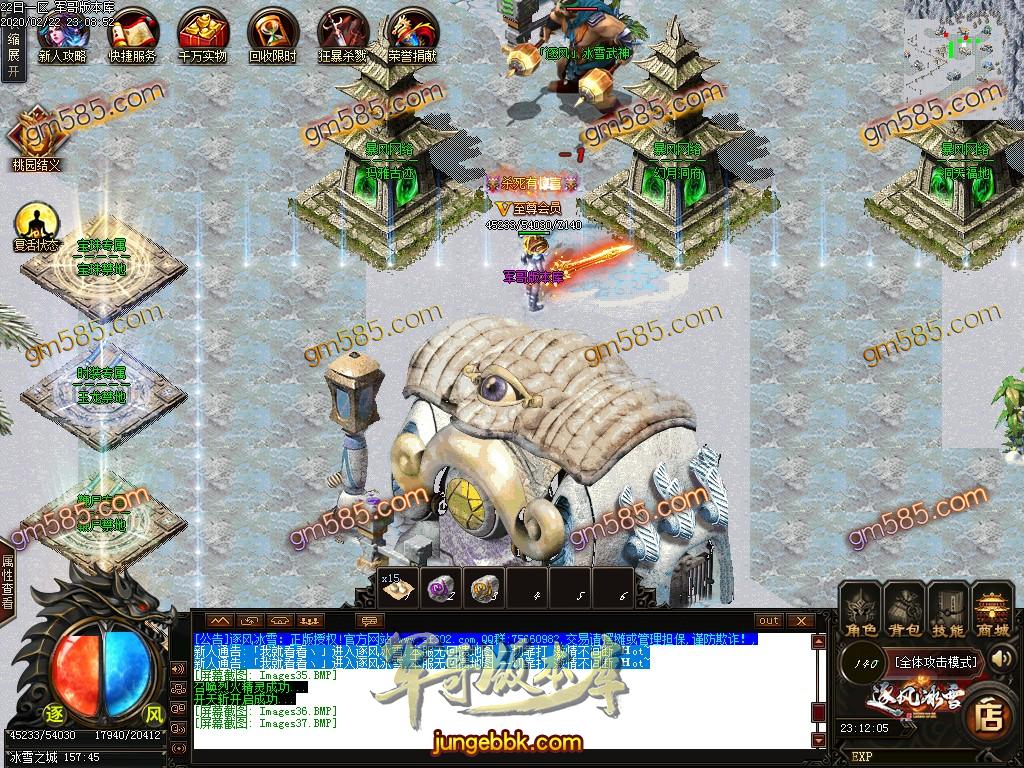
Task: Click the minimap in the corner
Action: 960,55
